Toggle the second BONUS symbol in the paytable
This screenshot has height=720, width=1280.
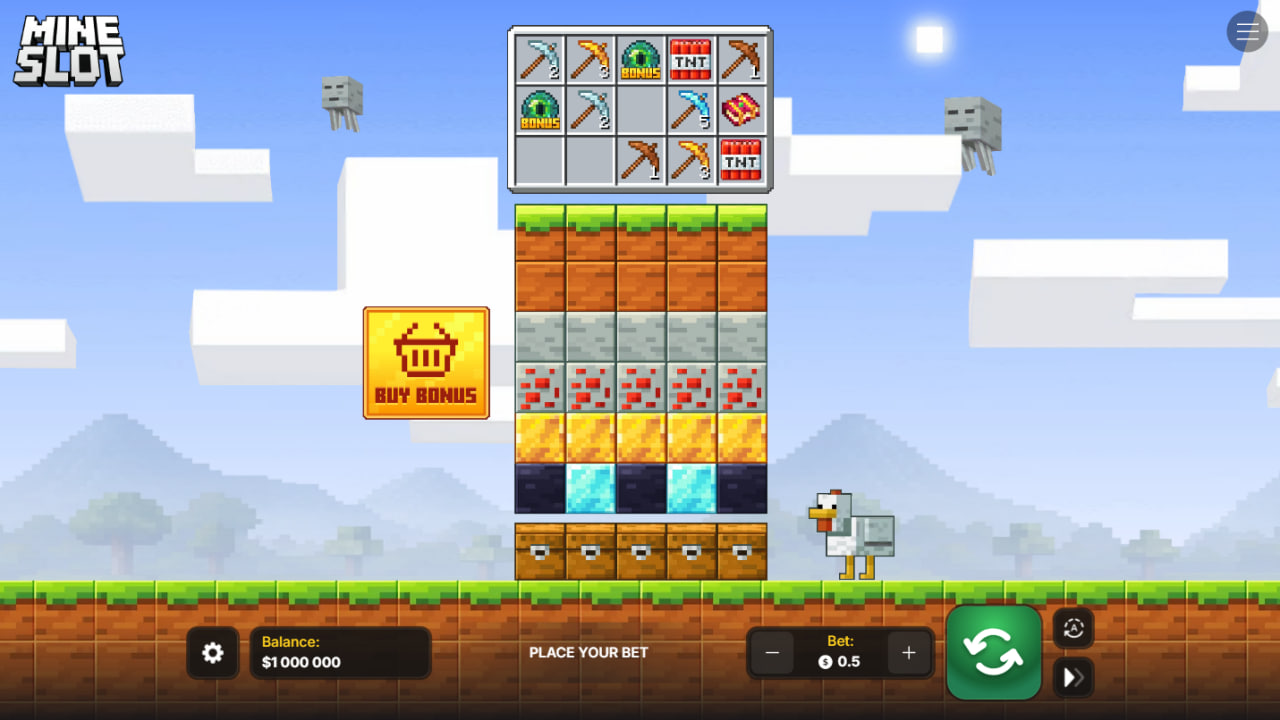pos(538,110)
